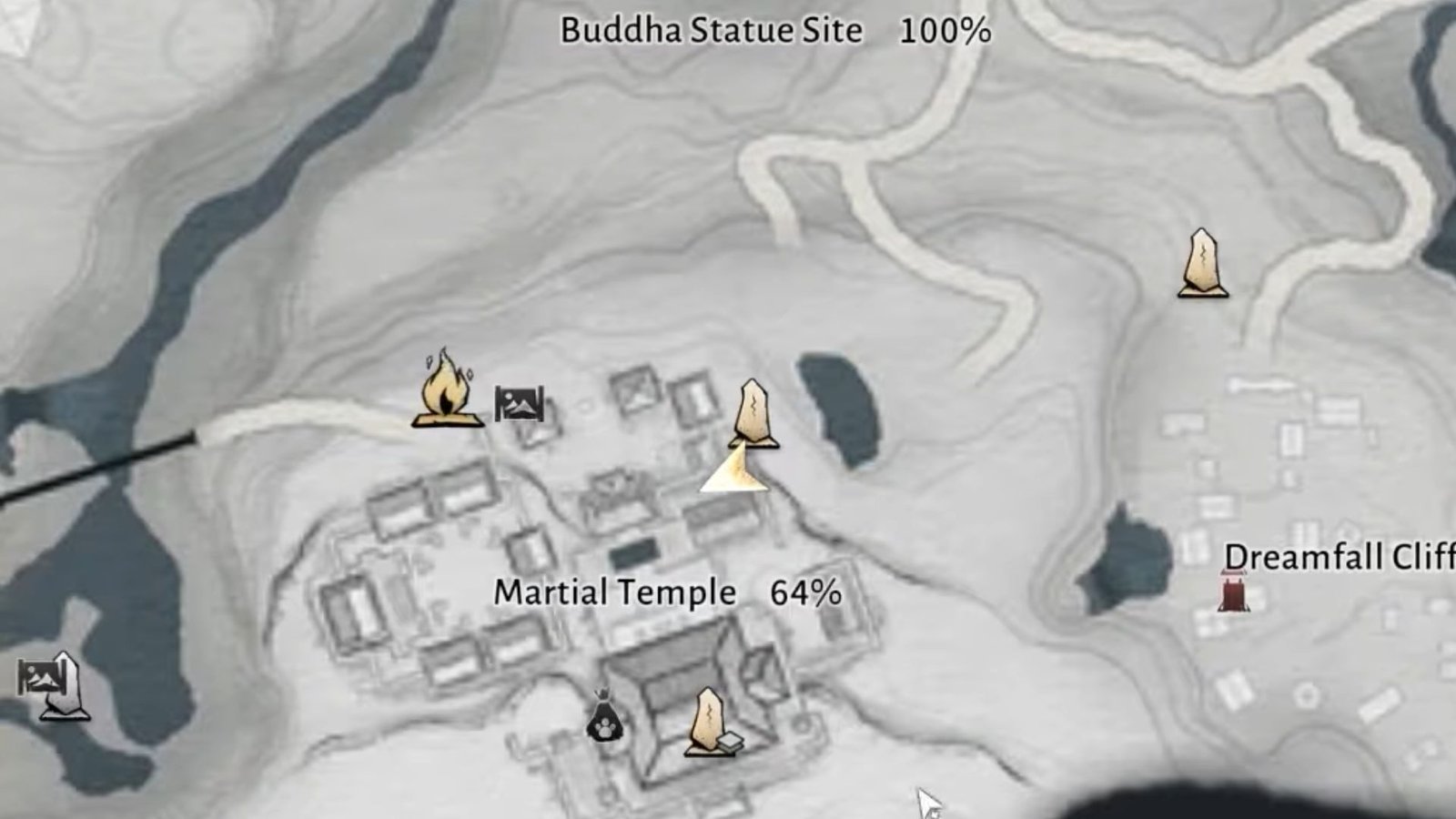Expand details for the Martial Temple area
The height and width of the screenshot is (819, 1456).
[x=613, y=592]
